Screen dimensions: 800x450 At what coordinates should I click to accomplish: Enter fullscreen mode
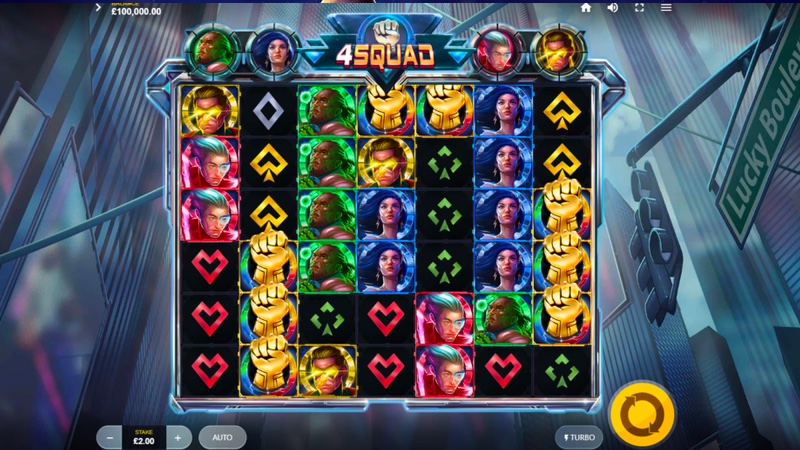(x=639, y=8)
